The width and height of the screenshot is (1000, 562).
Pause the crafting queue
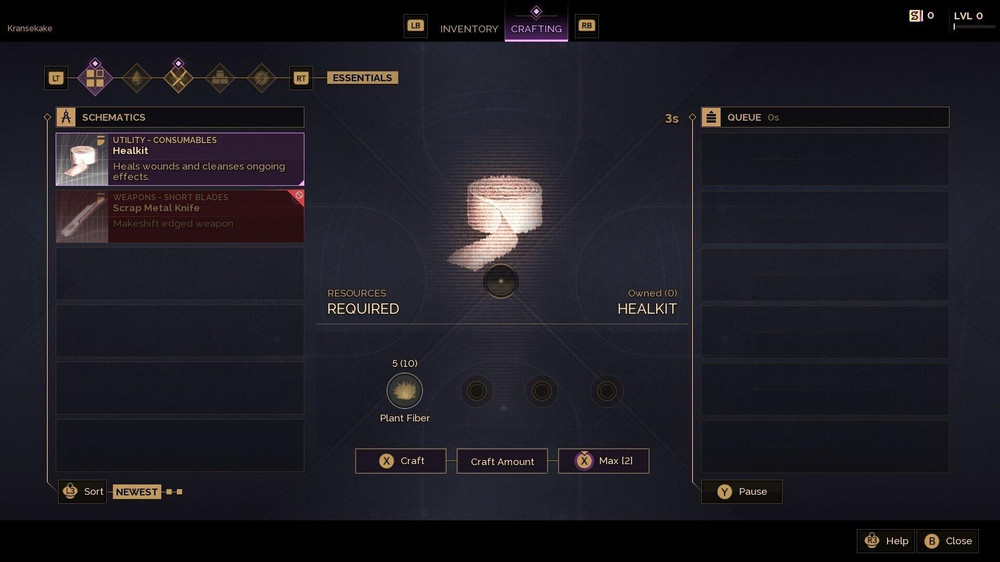pos(741,491)
